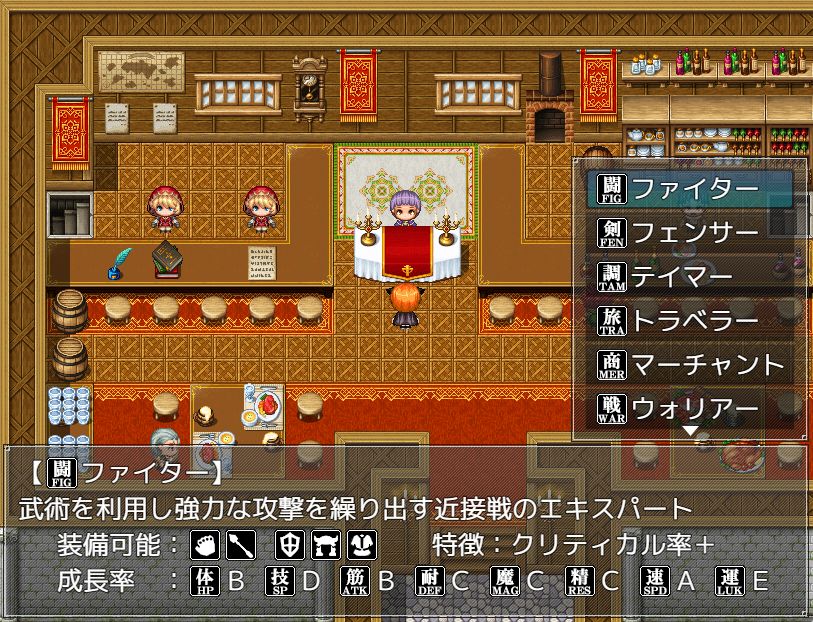Pick the テイマー (Tamer) class entry
813x622 pixels.
(x=692, y=276)
